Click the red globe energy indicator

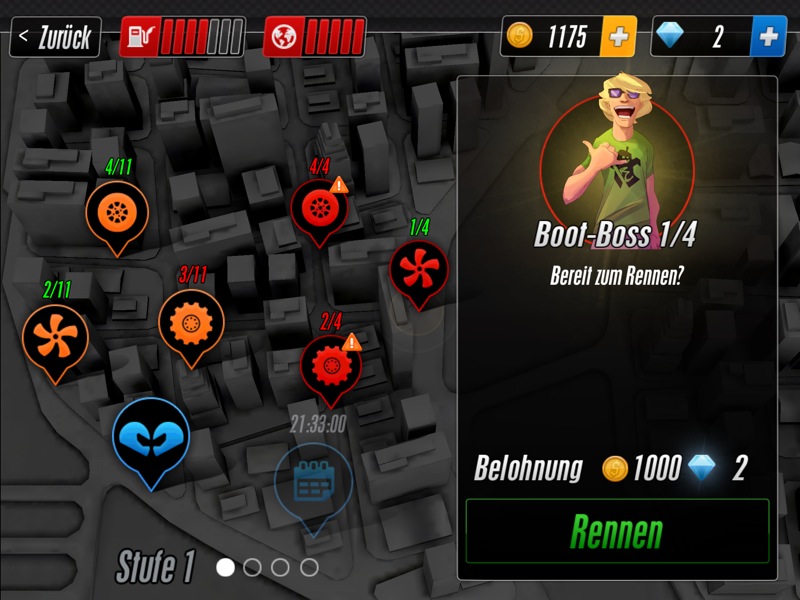[x=314, y=37]
